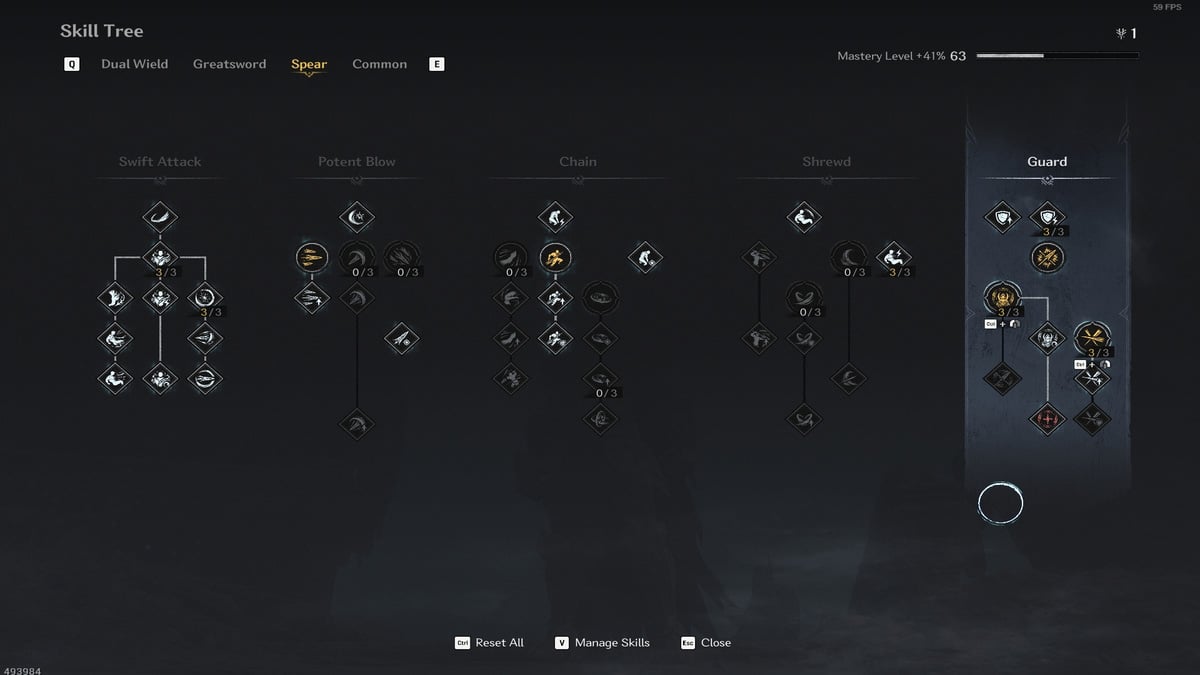Select the top Shrewd skill node
The height and width of the screenshot is (675, 1200).
pyautogui.click(x=804, y=216)
